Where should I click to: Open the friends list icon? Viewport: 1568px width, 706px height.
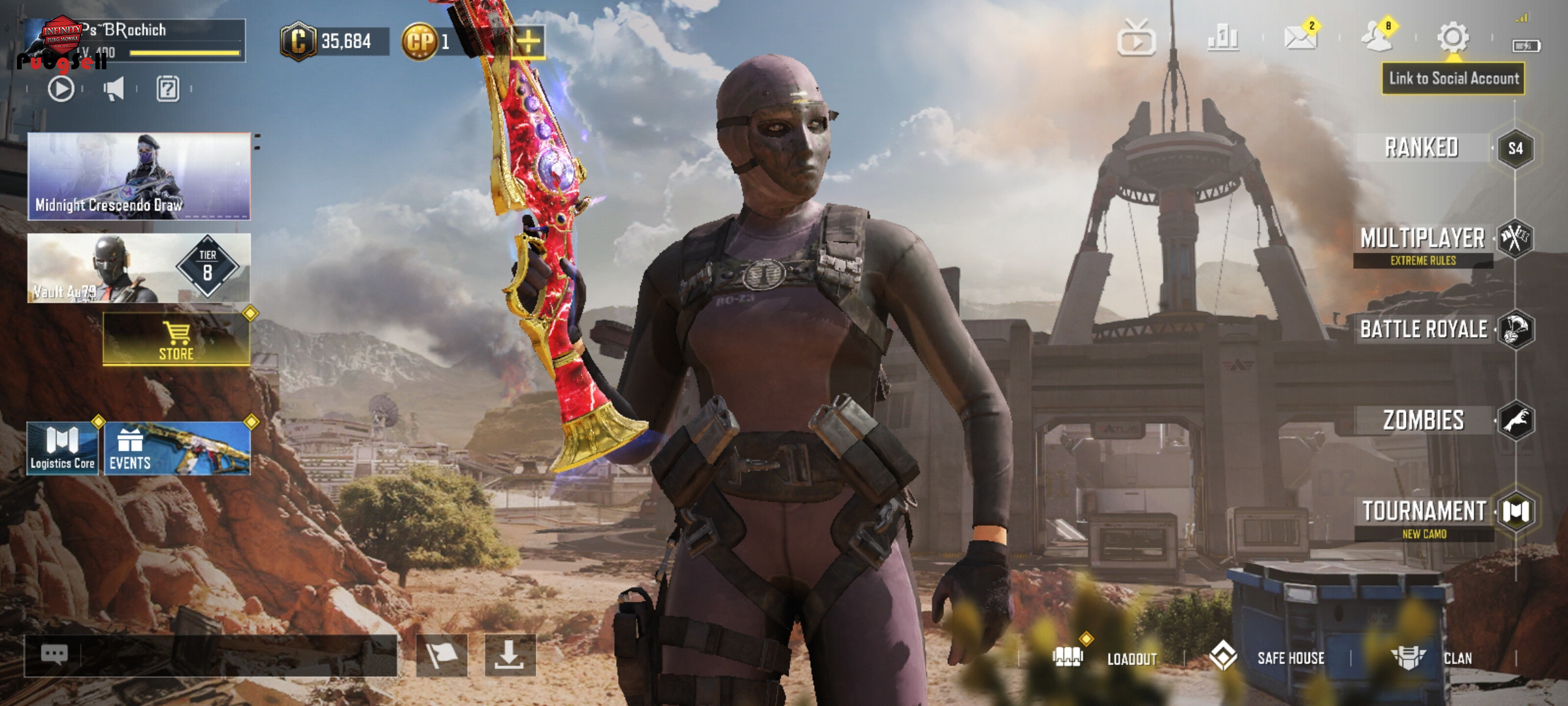[x=1377, y=37]
